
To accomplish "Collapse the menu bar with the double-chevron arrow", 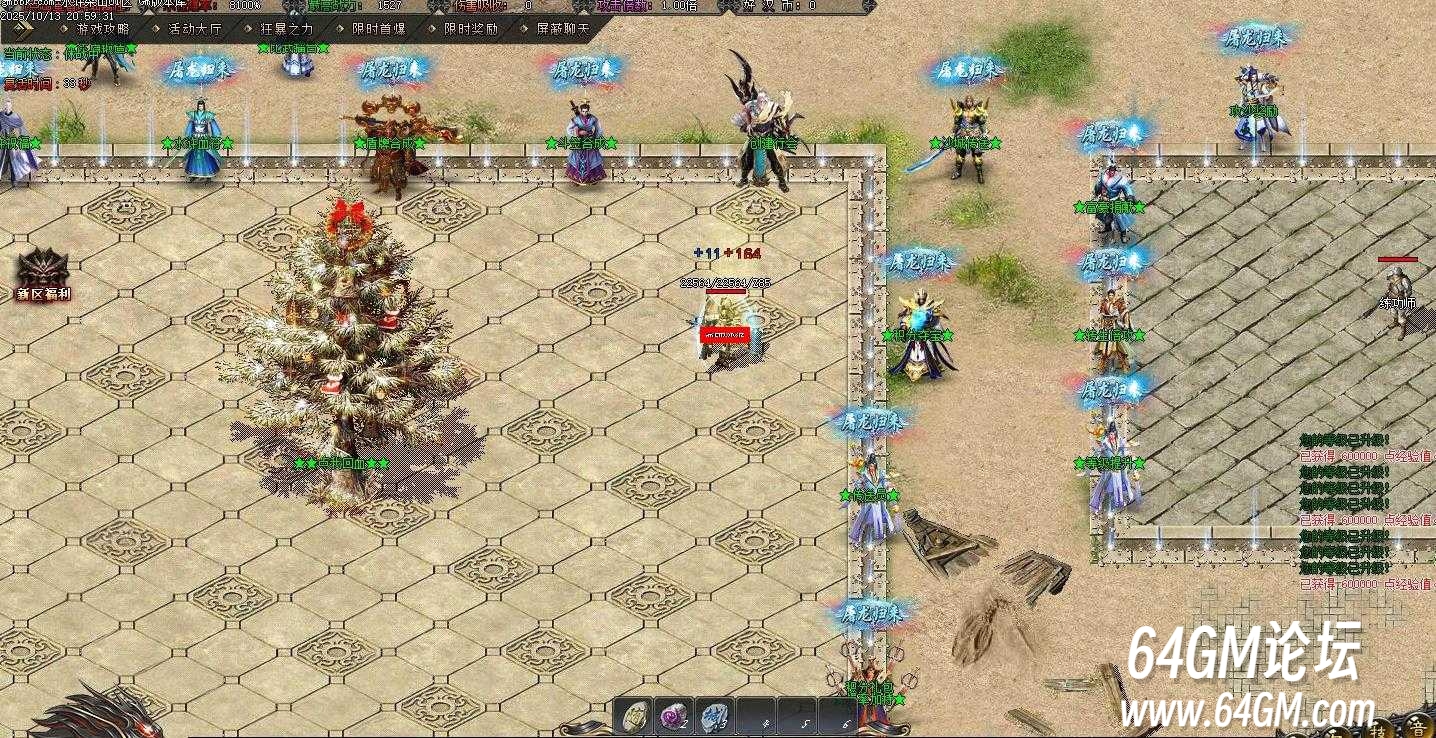I will (x=22, y=31).
